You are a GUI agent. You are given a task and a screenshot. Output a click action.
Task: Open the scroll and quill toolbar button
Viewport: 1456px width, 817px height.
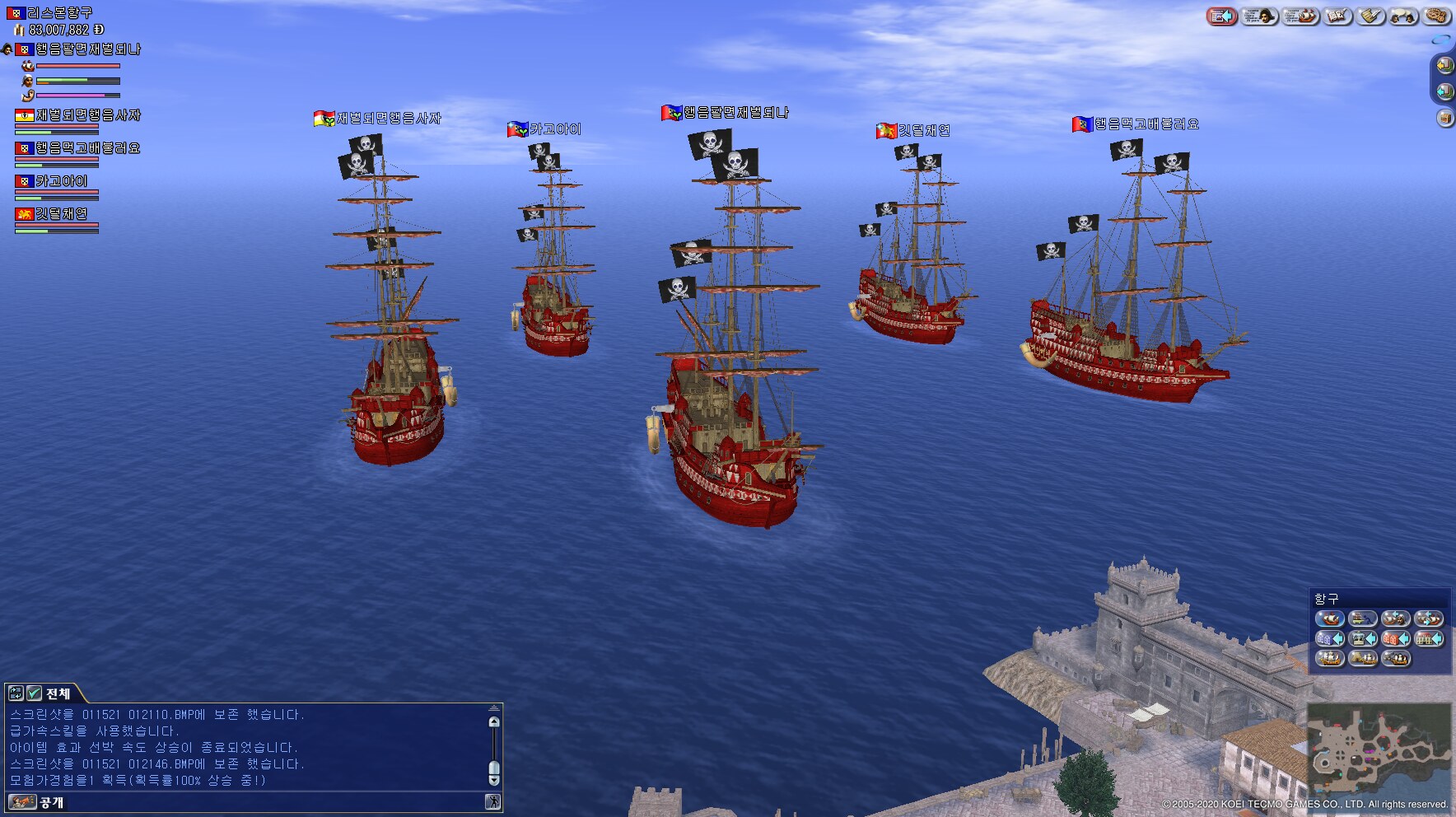click(x=1370, y=16)
